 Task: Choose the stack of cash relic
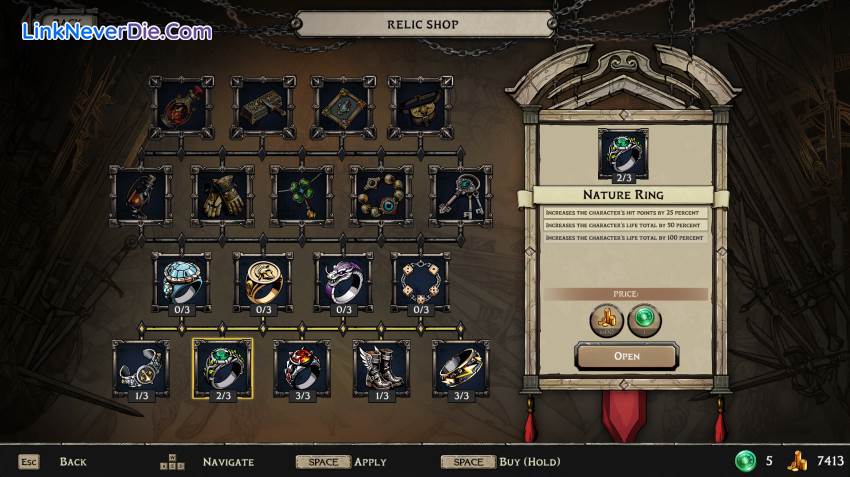pos(263,108)
